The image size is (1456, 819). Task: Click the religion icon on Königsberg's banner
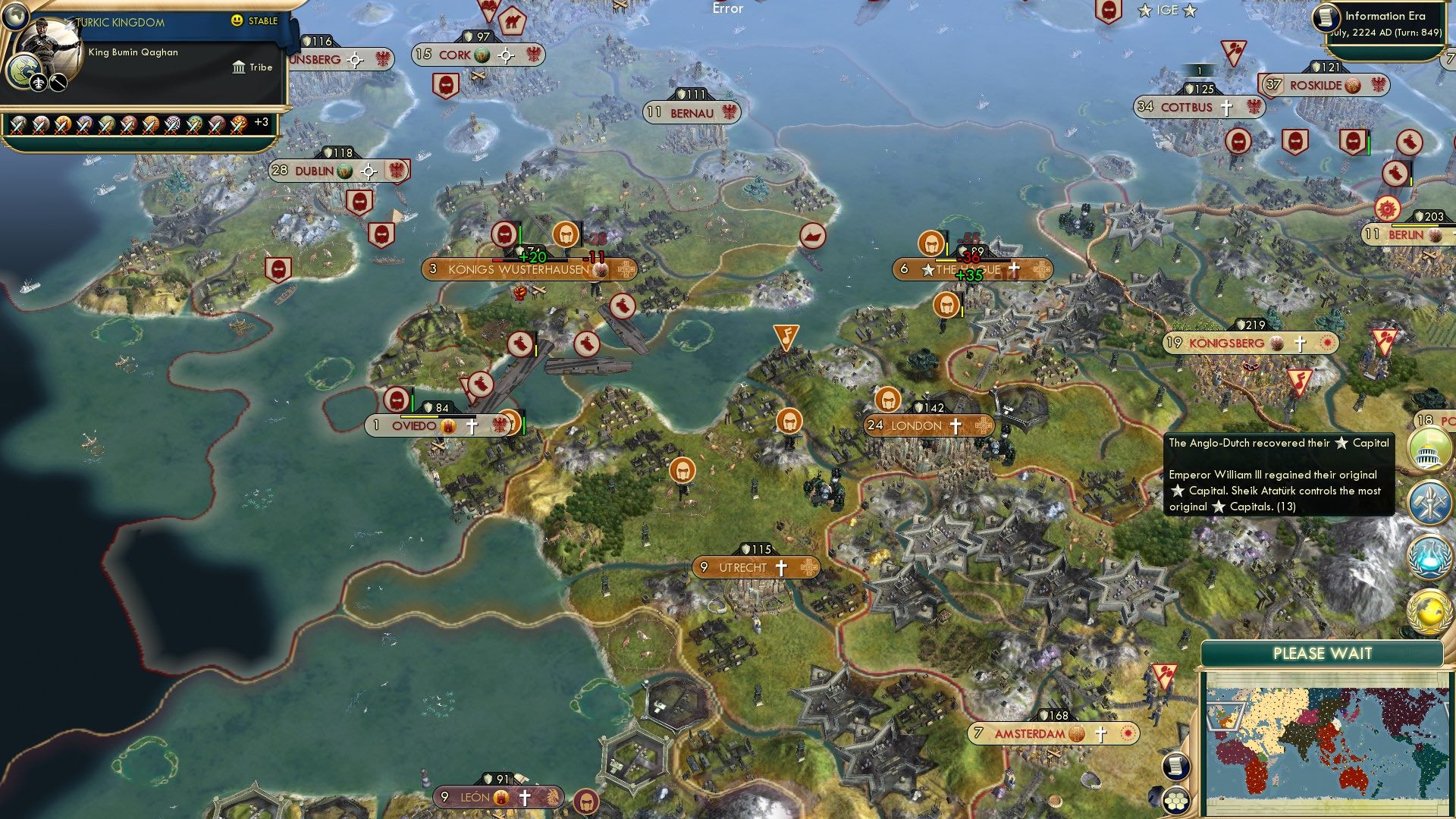point(1300,343)
